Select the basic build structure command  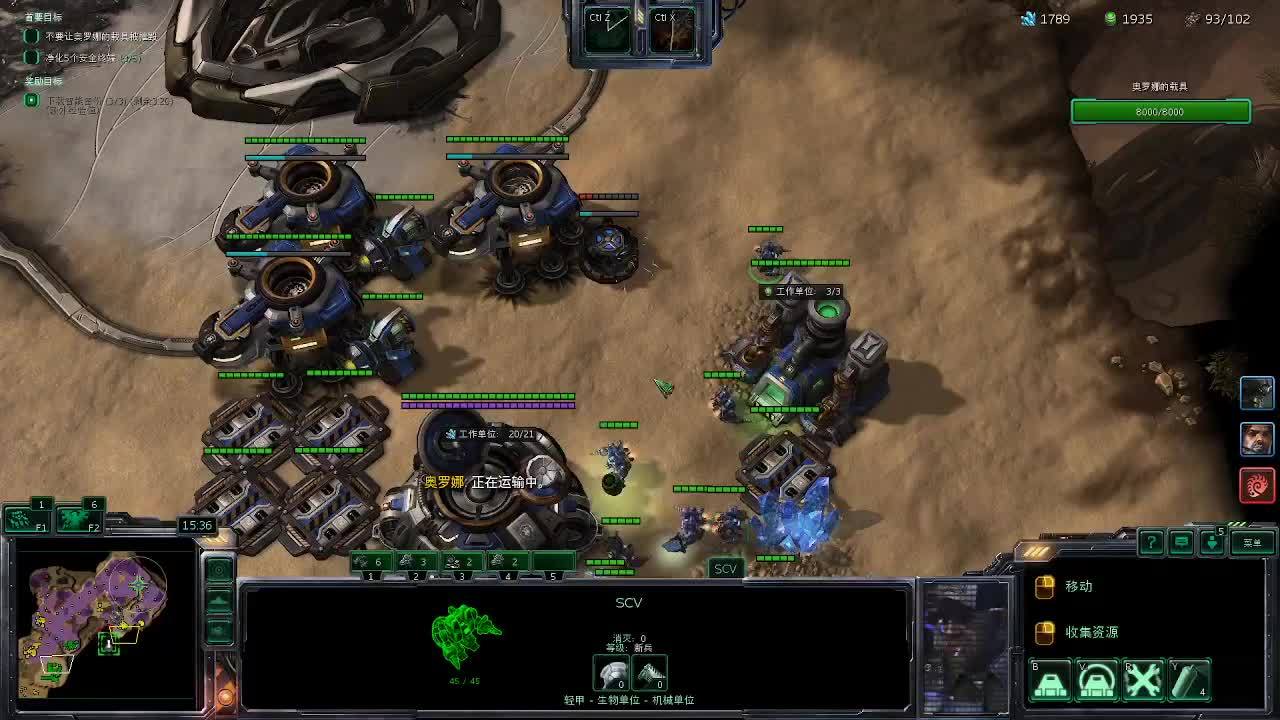pyautogui.click(x=1051, y=681)
